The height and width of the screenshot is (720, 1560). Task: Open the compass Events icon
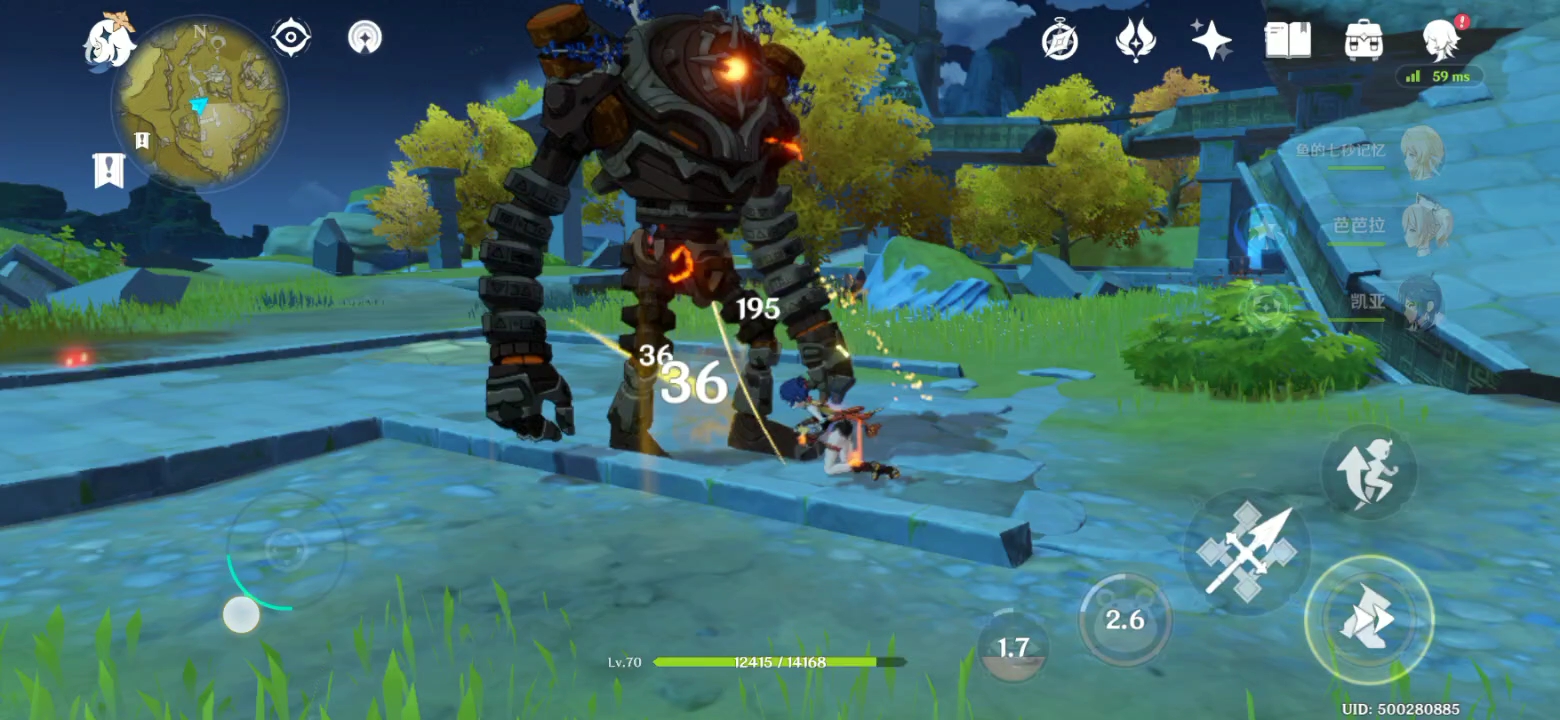1059,40
